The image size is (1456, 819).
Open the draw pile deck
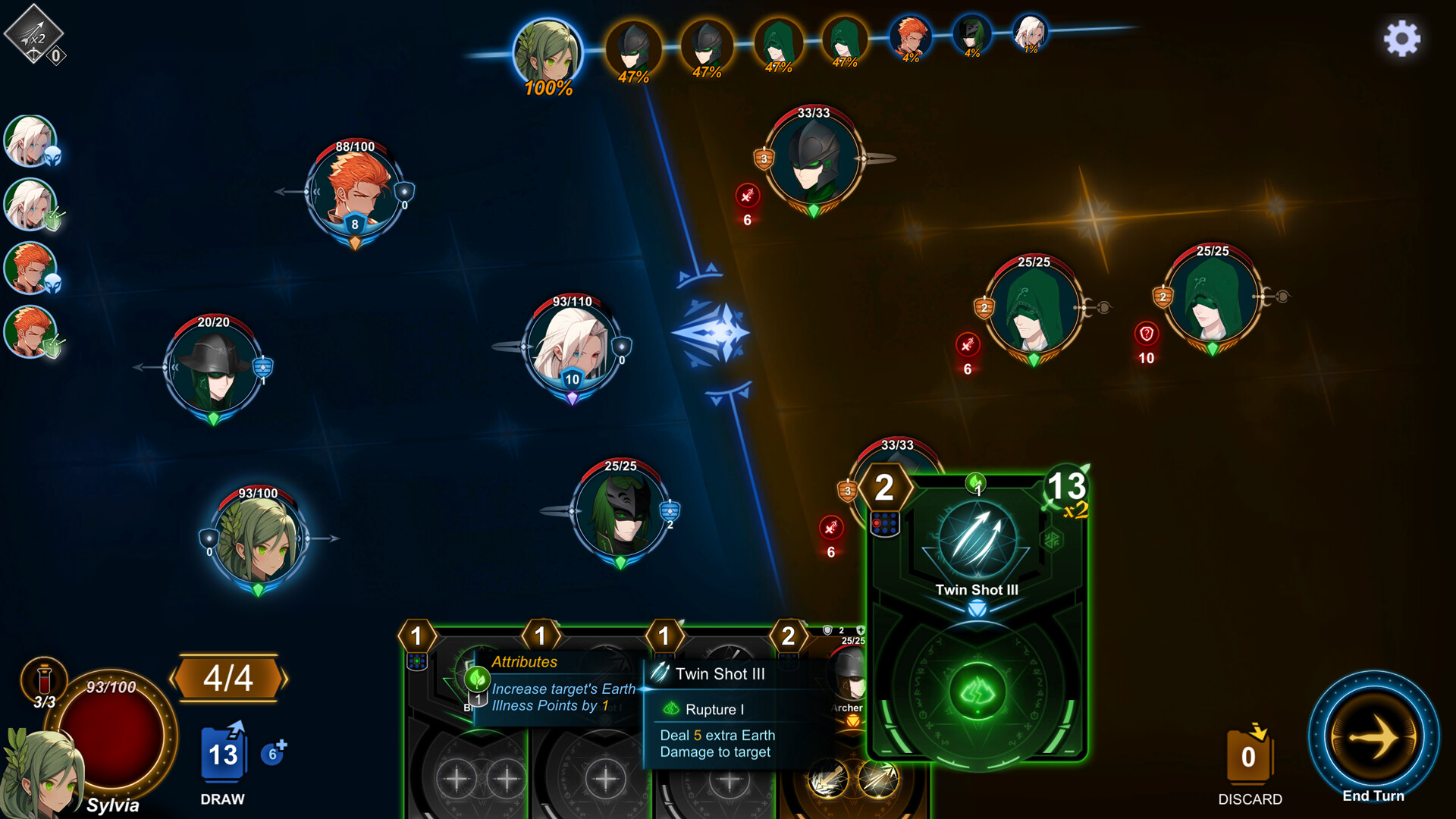coord(223,754)
